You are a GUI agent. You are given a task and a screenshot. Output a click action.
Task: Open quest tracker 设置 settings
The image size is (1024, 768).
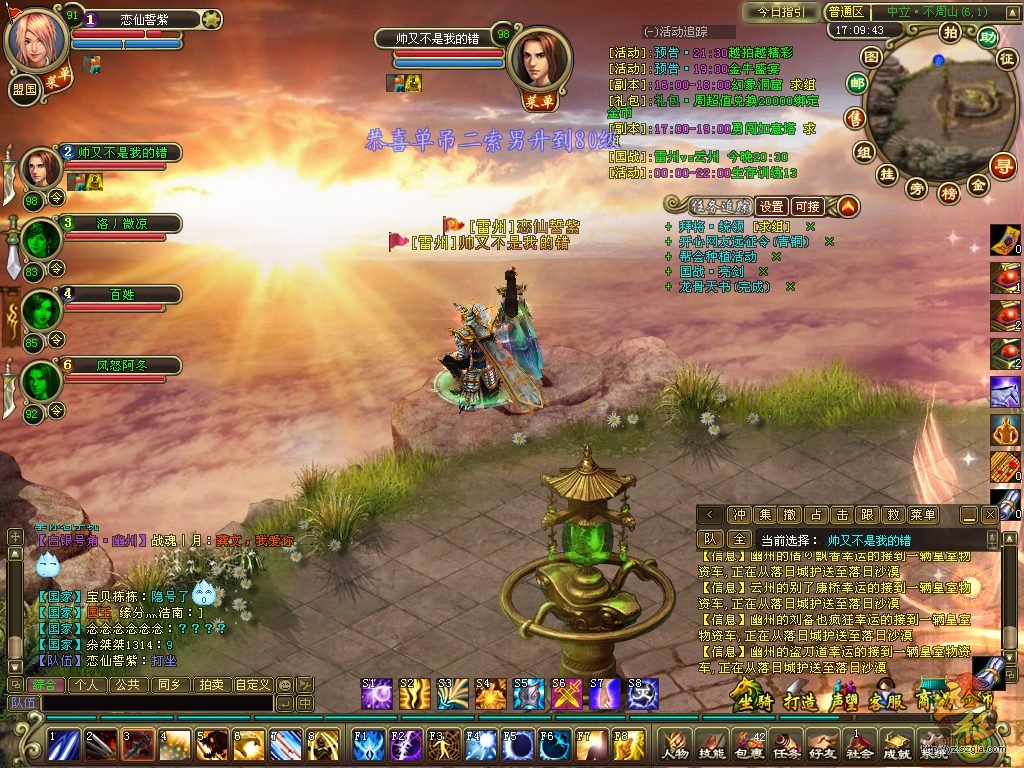[770, 207]
